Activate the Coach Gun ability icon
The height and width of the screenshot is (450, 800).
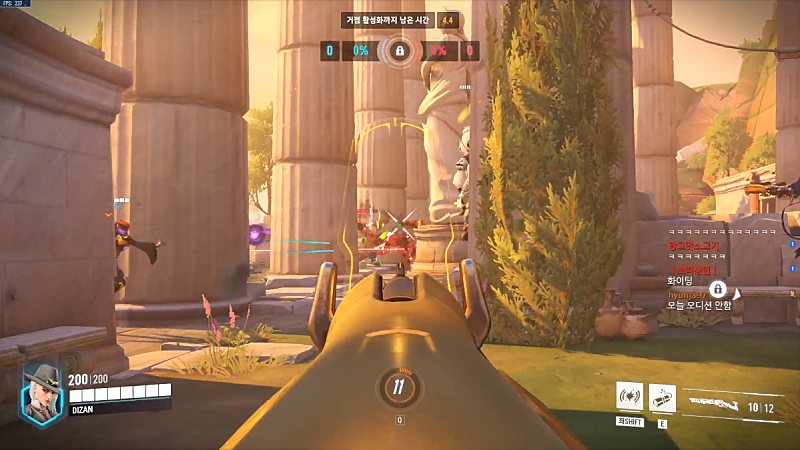coord(629,398)
